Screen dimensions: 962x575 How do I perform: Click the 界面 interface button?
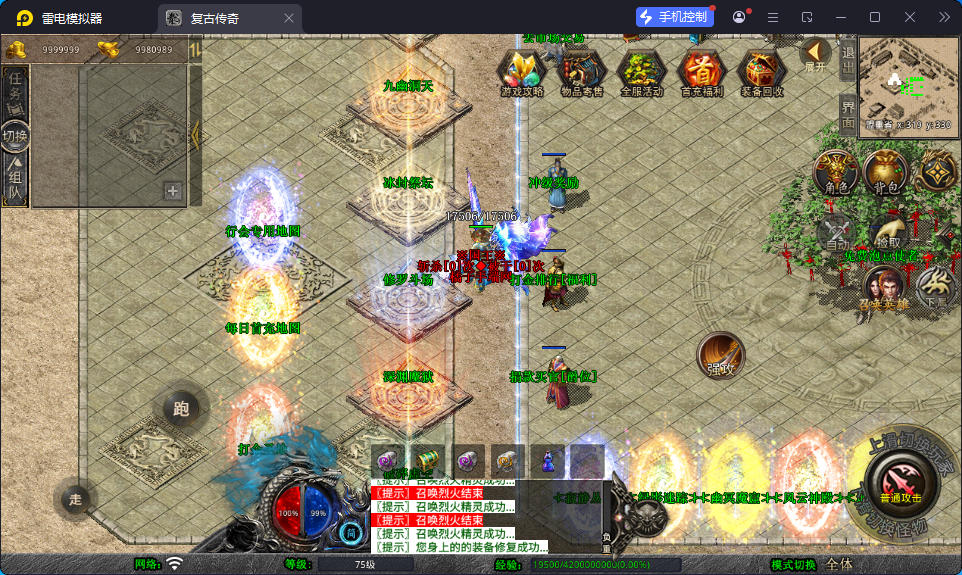[x=848, y=115]
